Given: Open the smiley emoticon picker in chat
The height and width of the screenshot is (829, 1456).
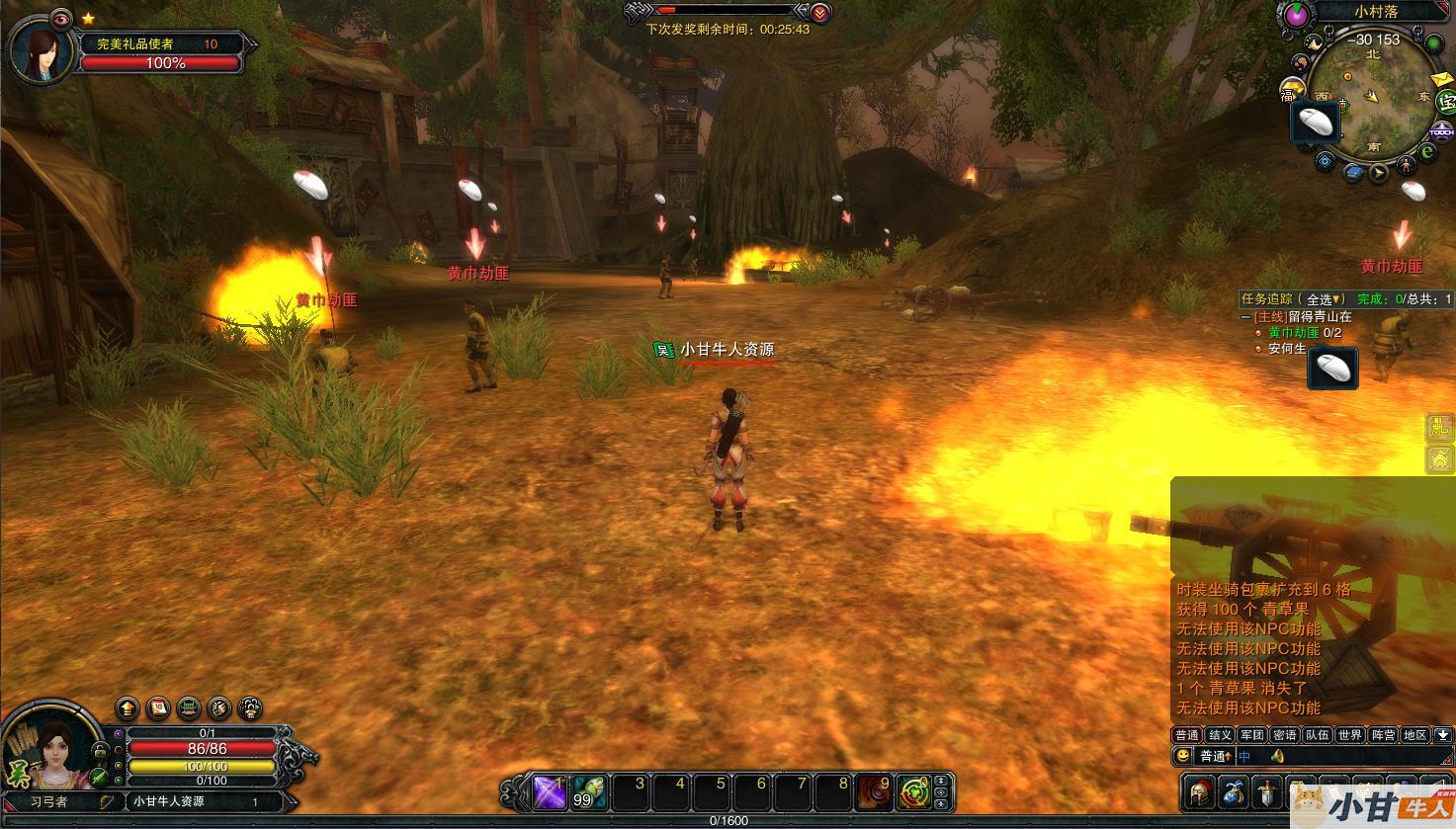Looking at the screenshot, I should 1182,756.
